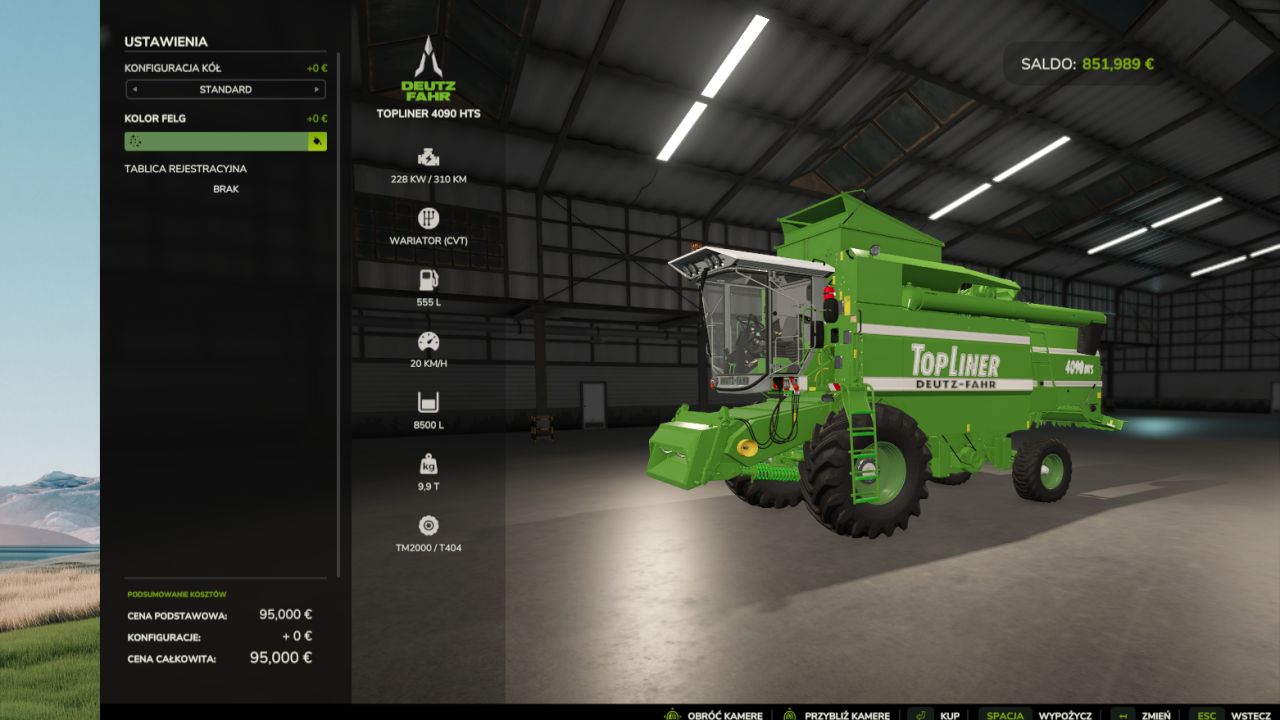Screen dimensions: 1280x720
Task: Select next wheel configuration with right arrow
Action: [x=318, y=90]
